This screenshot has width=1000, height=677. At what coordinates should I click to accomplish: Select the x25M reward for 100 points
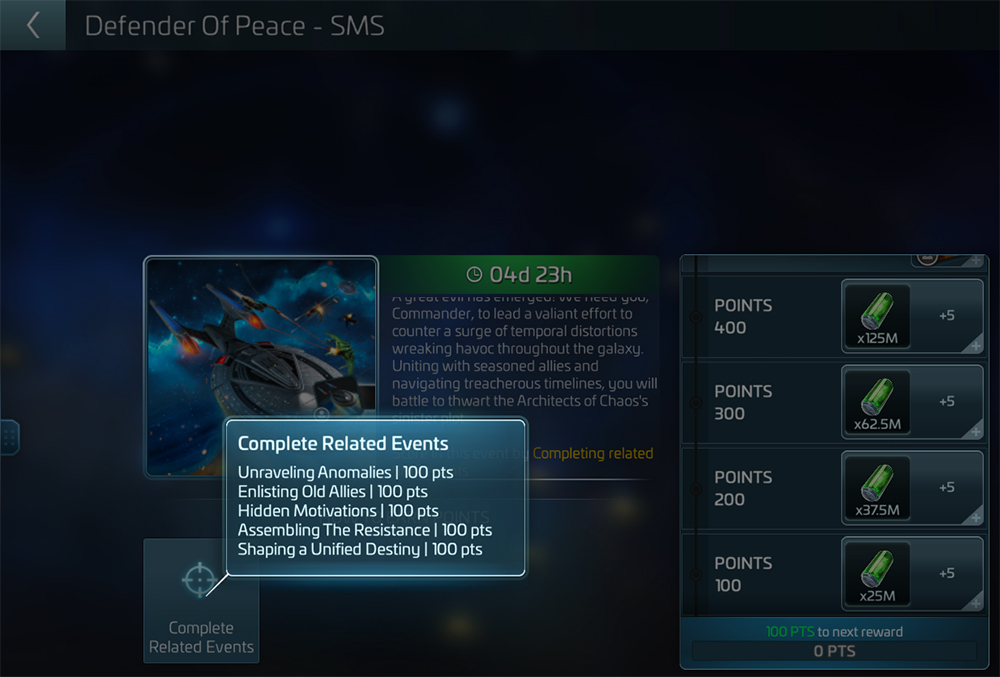click(876, 574)
